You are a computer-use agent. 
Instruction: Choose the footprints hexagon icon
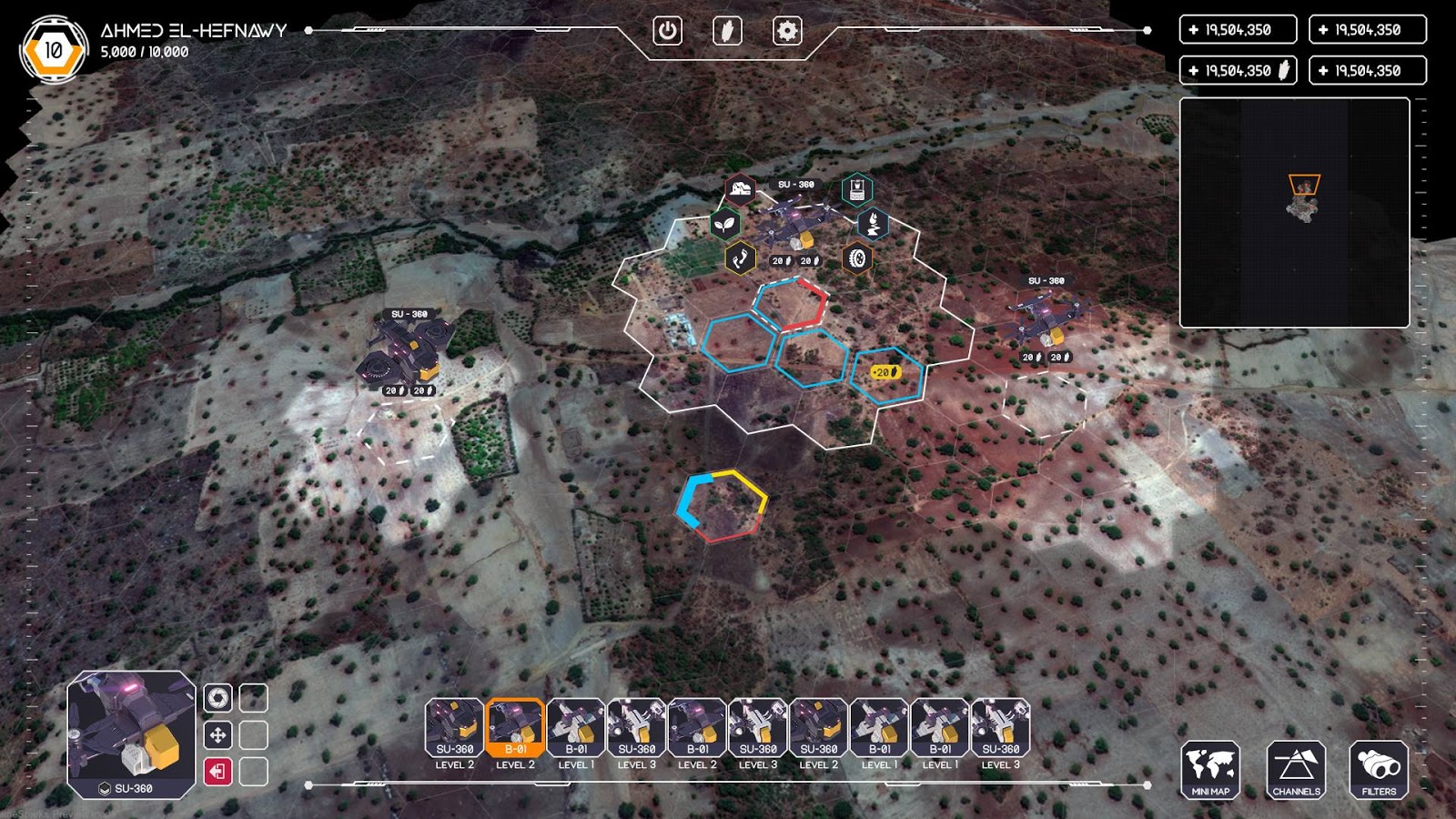coord(741,258)
